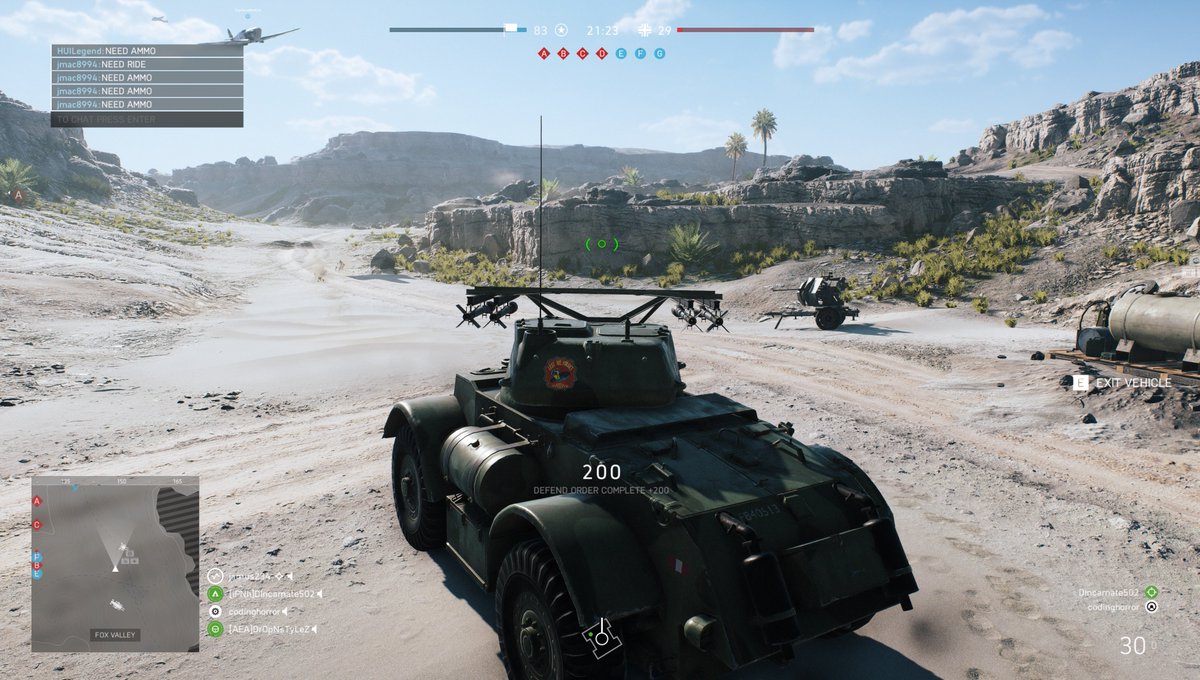Click codinghorror's vehicle seat icon

[x=1151, y=607]
